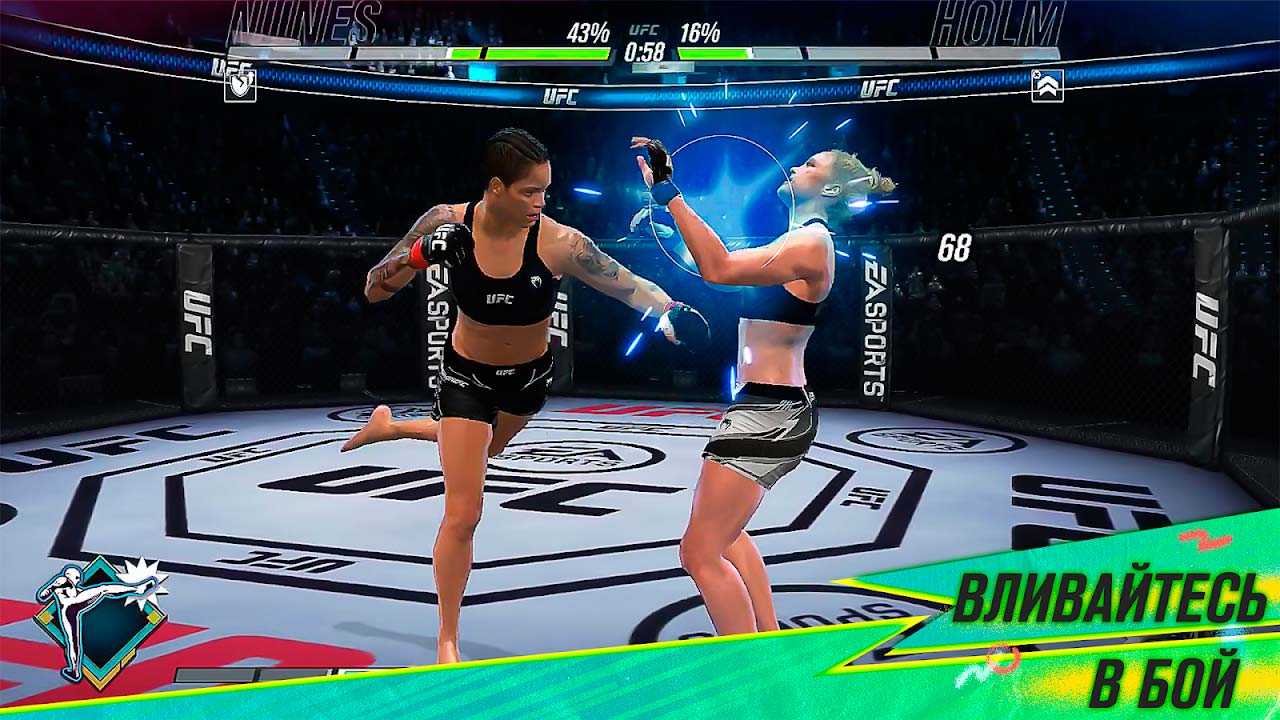This screenshot has height=720, width=1280.
Task: Activate the high kick special move icon
Action: 99,621
